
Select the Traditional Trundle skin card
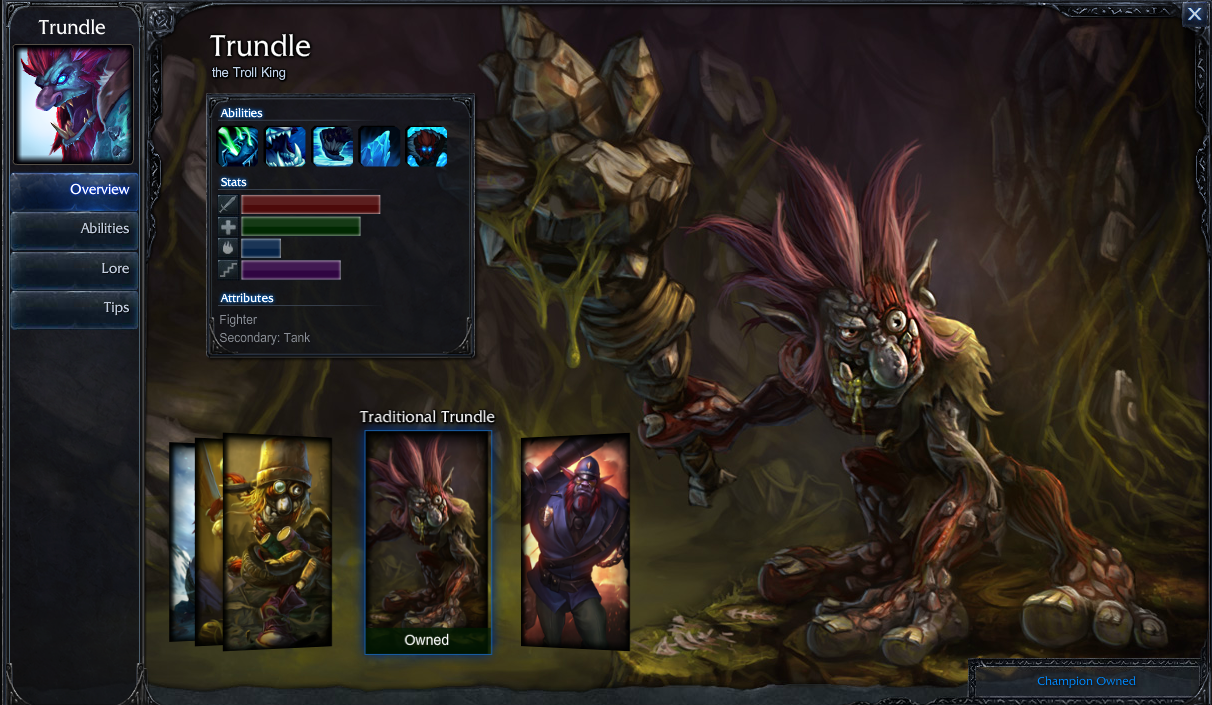point(427,541)
